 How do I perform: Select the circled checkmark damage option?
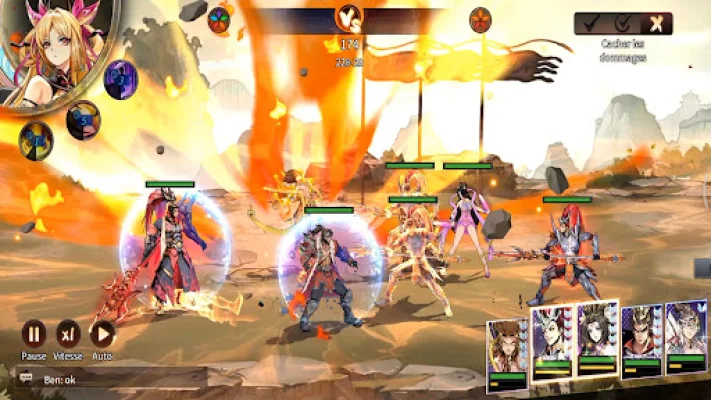[624, 23]
